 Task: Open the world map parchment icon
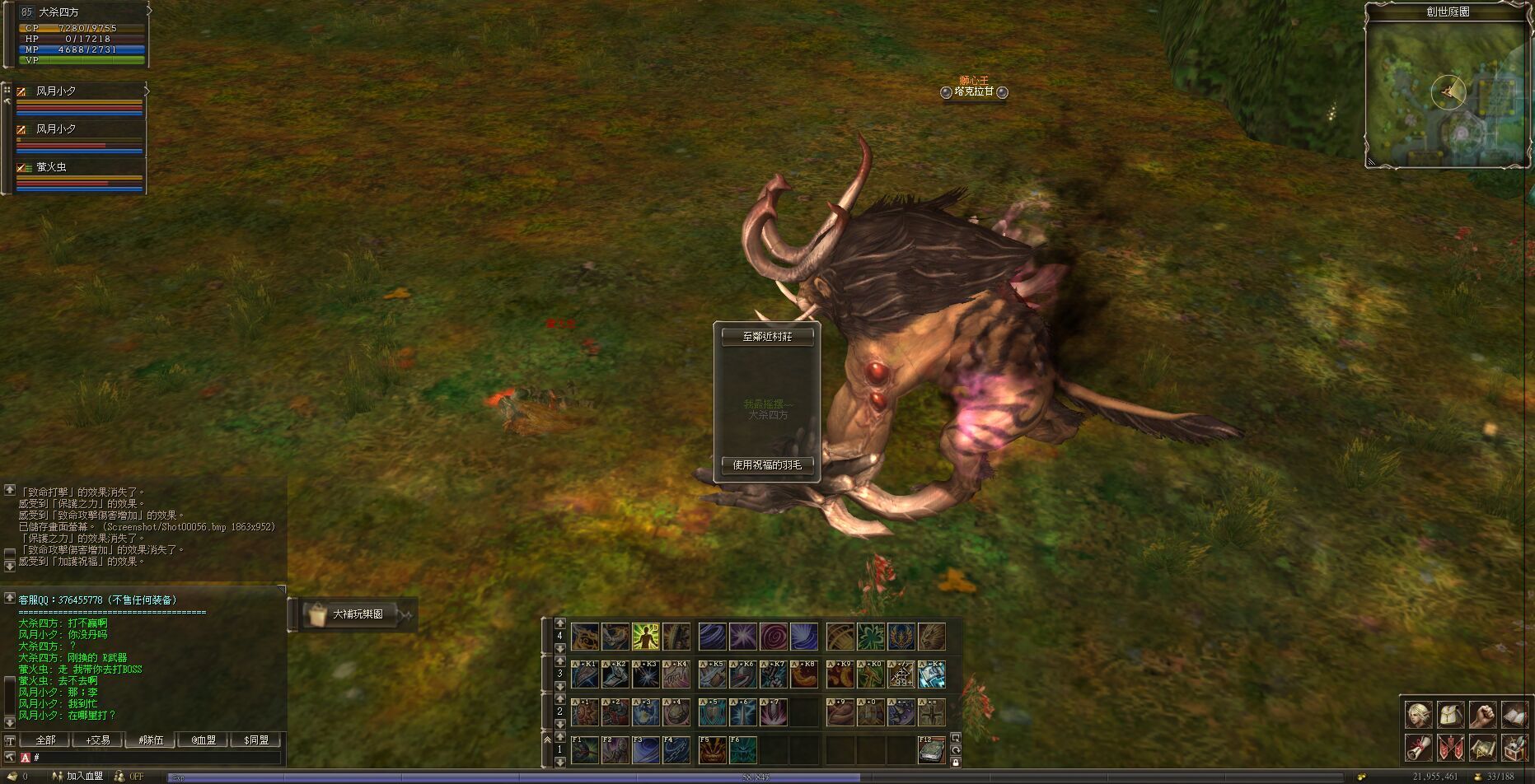[x=1482, y=748]
